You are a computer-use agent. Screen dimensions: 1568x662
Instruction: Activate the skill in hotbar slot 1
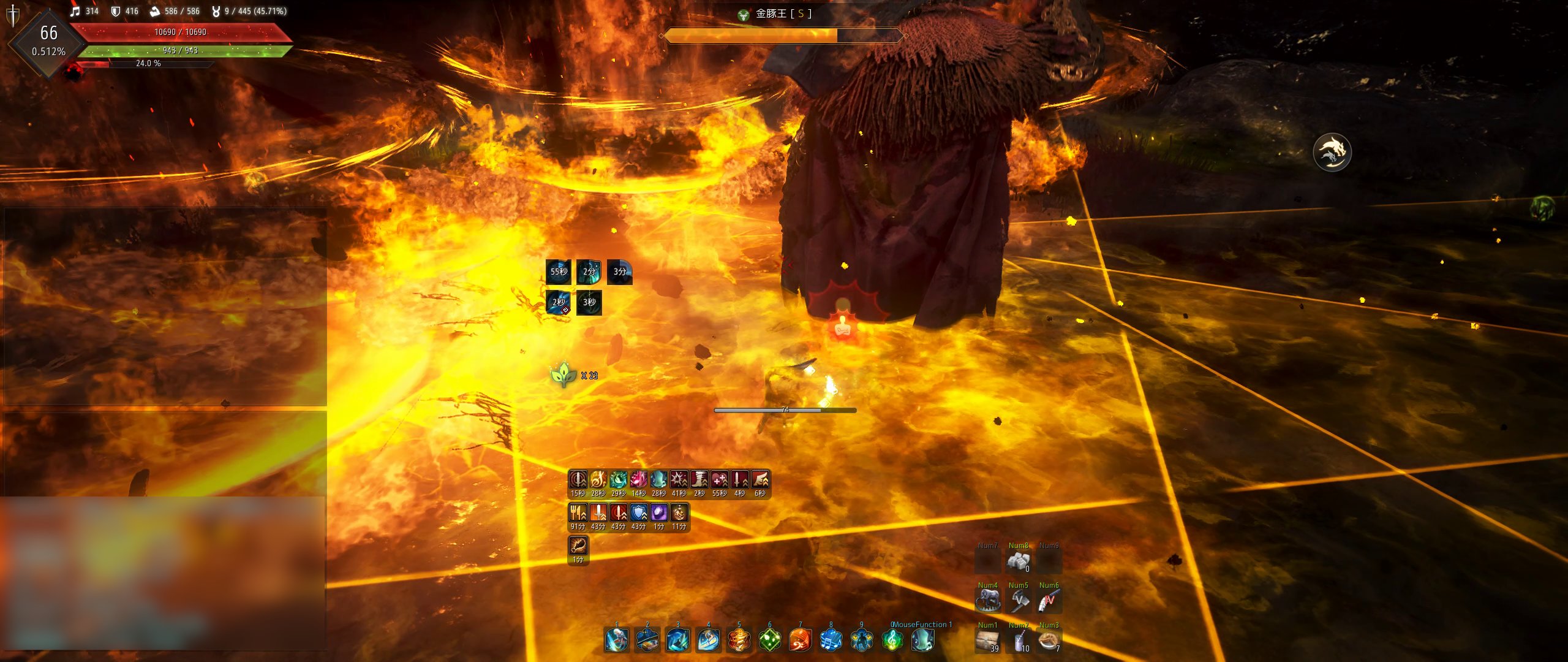pos(616,640)
